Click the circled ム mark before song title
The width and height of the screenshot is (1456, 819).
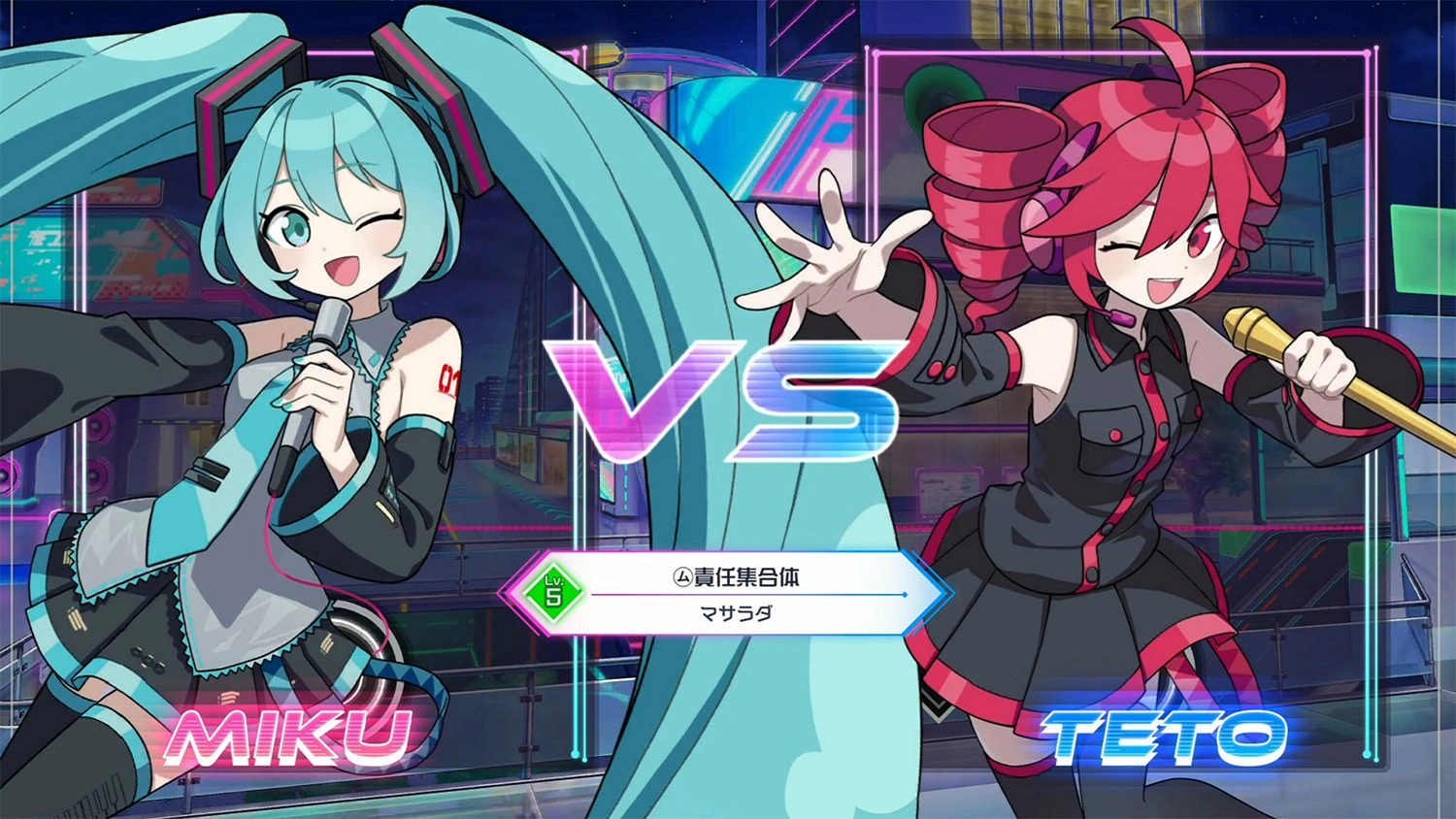pyautogui.click(x=681, y=575)
